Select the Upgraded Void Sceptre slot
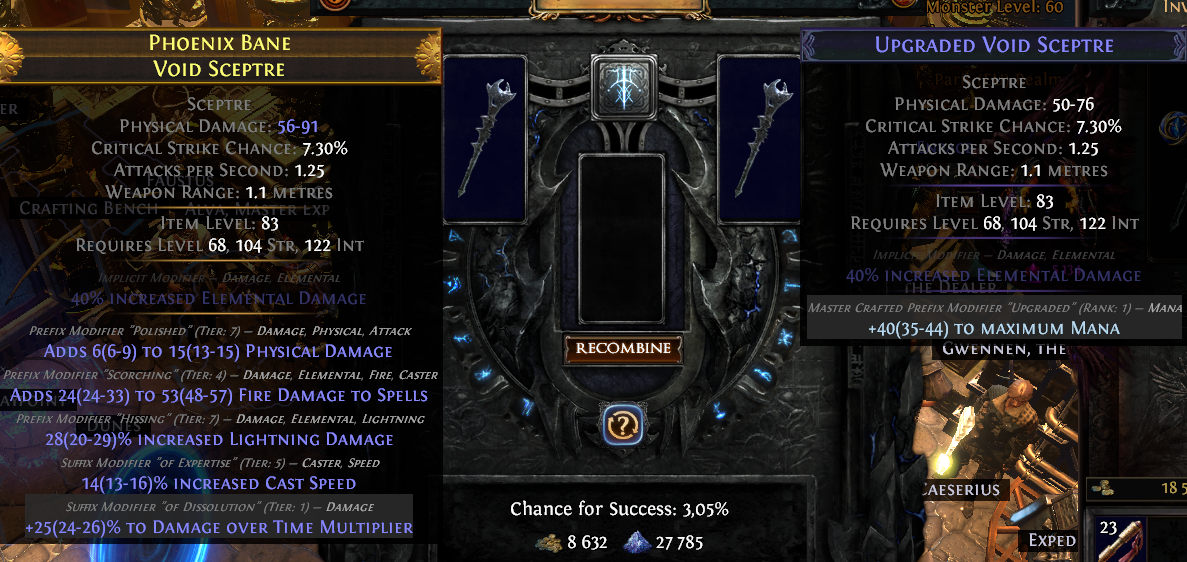This screenshot has height=562, width=1187. (760, 138)
